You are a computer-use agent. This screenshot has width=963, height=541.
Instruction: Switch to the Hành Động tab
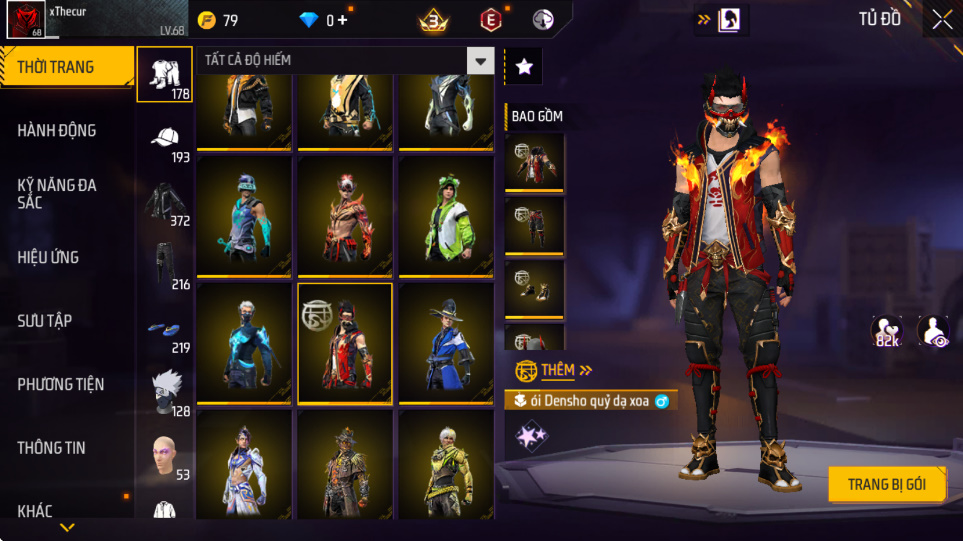pos(57,130)
